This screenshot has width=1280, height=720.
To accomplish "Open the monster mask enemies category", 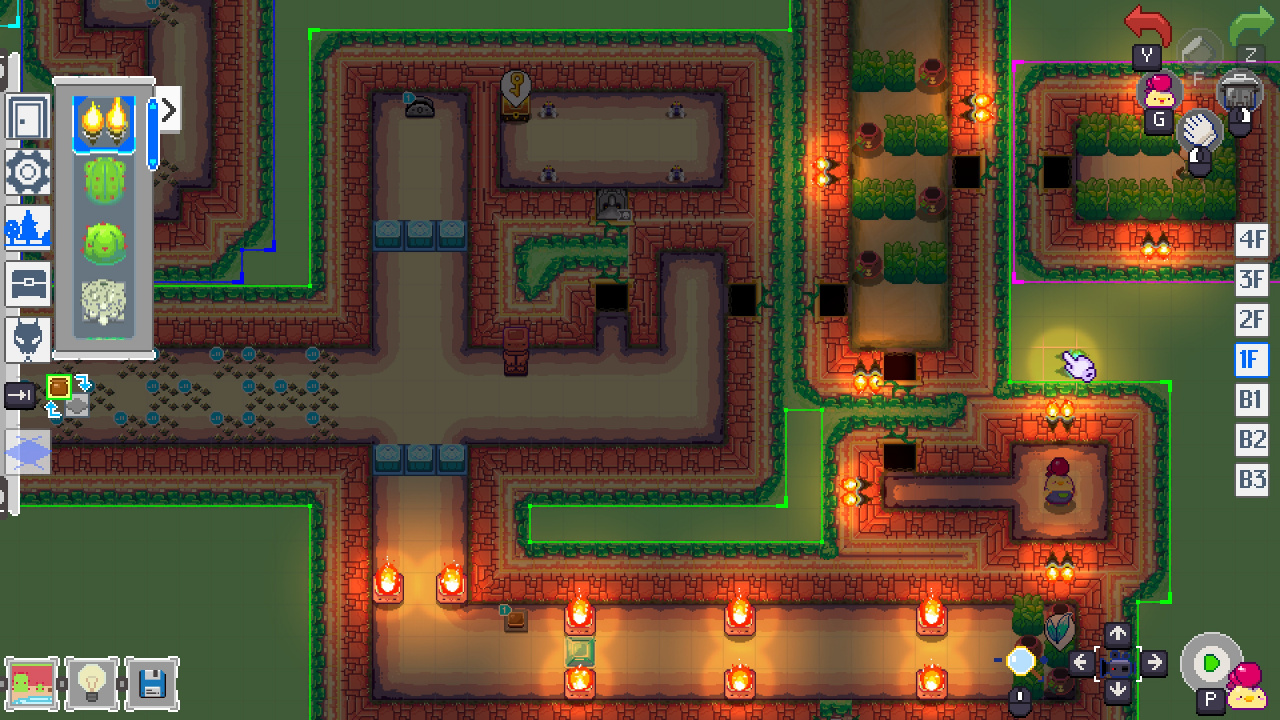I will [28, 341].
